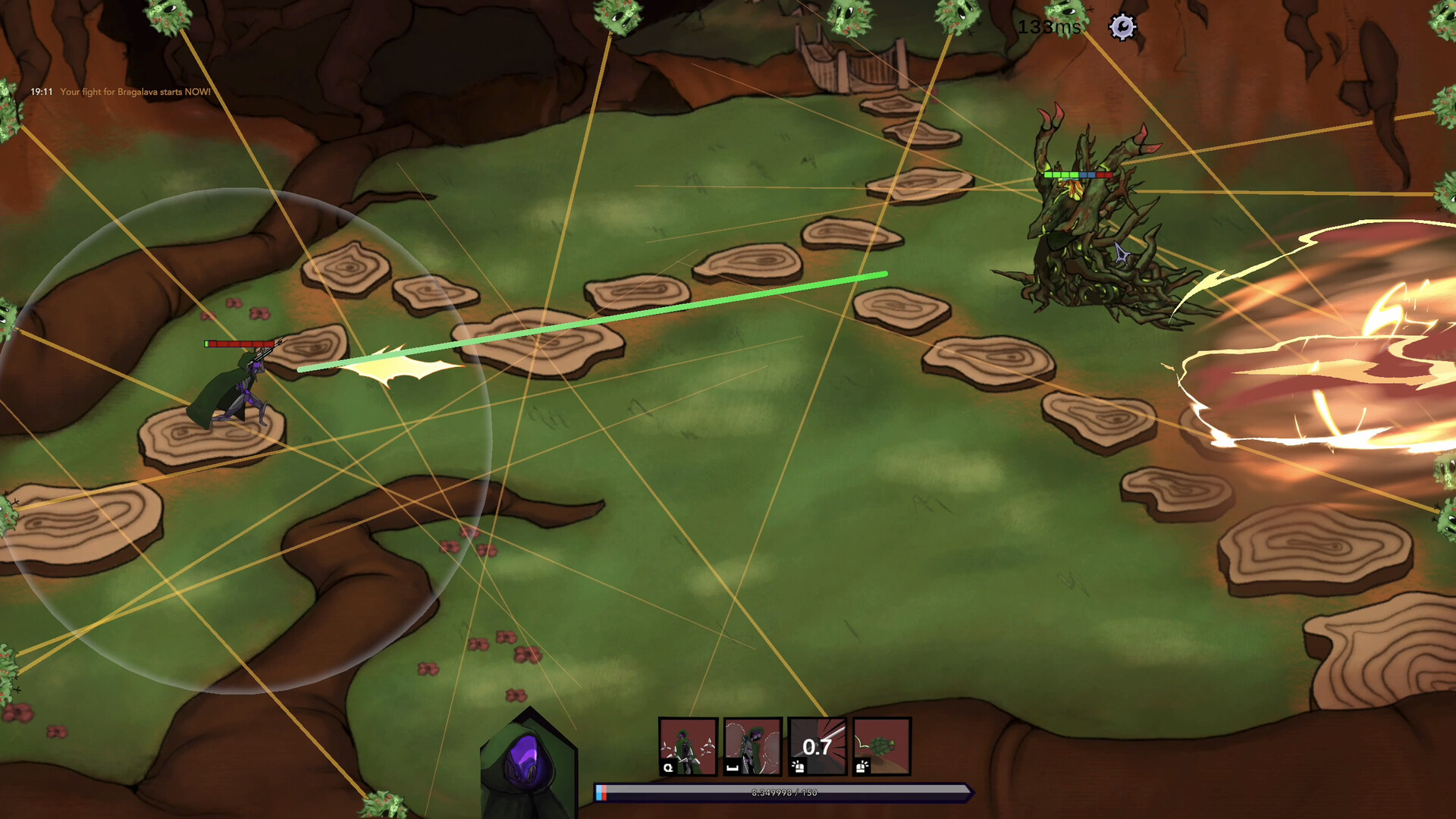Click the small badge icon on the Q ability slot

[667, 767]
